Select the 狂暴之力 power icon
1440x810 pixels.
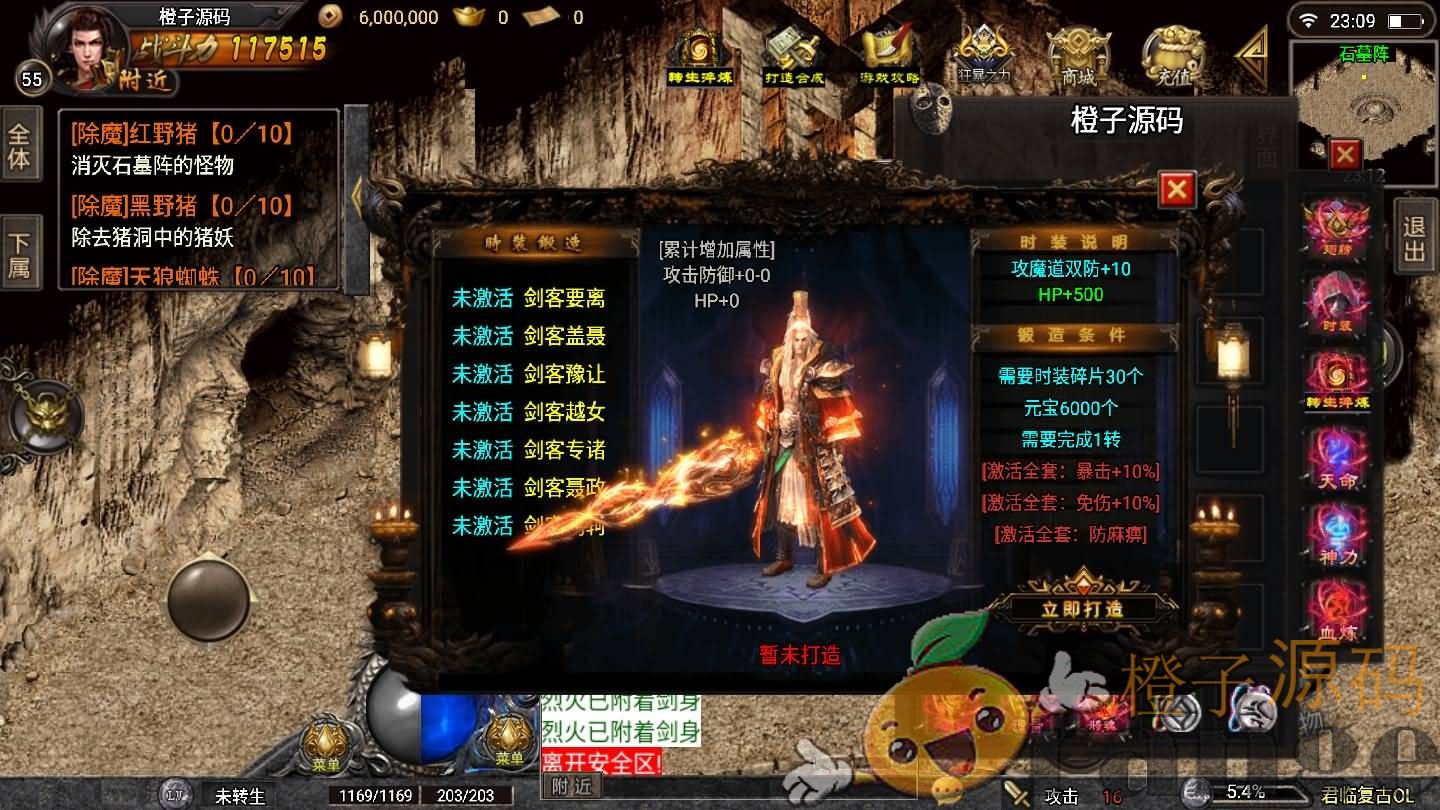[x=983, y=57]
